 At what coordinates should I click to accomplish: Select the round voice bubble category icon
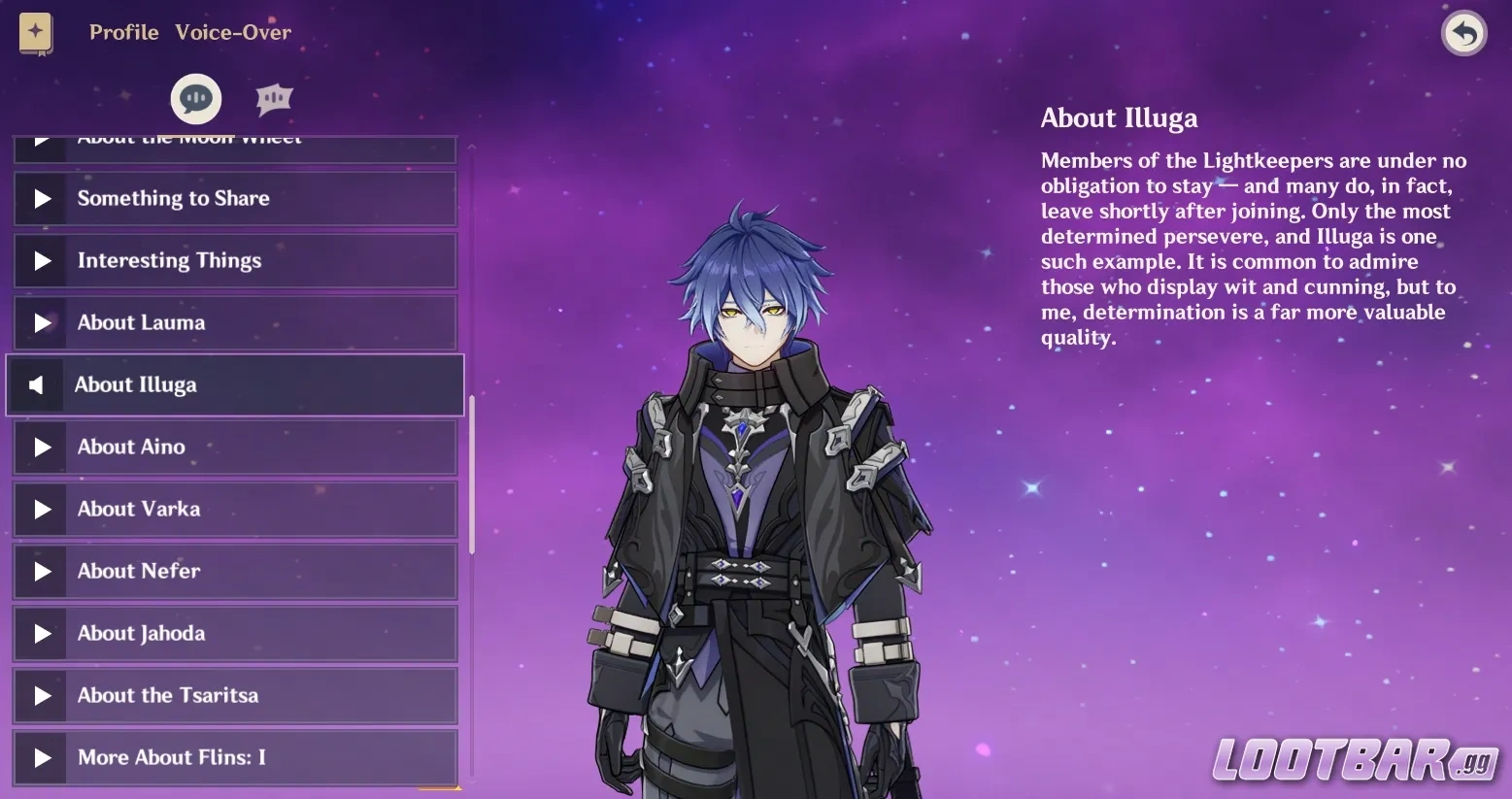[196, 98]
